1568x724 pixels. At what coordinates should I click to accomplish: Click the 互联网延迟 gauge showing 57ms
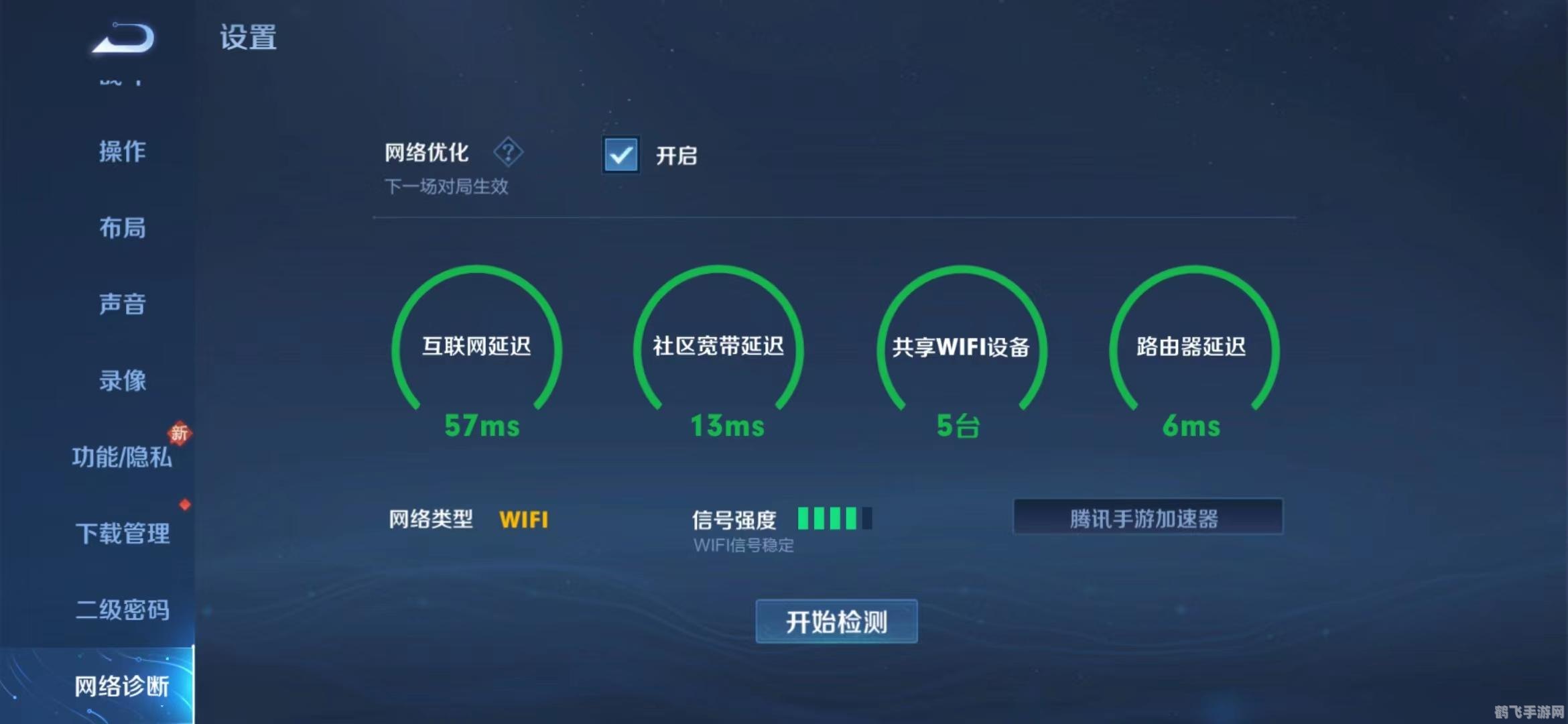[x=476, y=349]
